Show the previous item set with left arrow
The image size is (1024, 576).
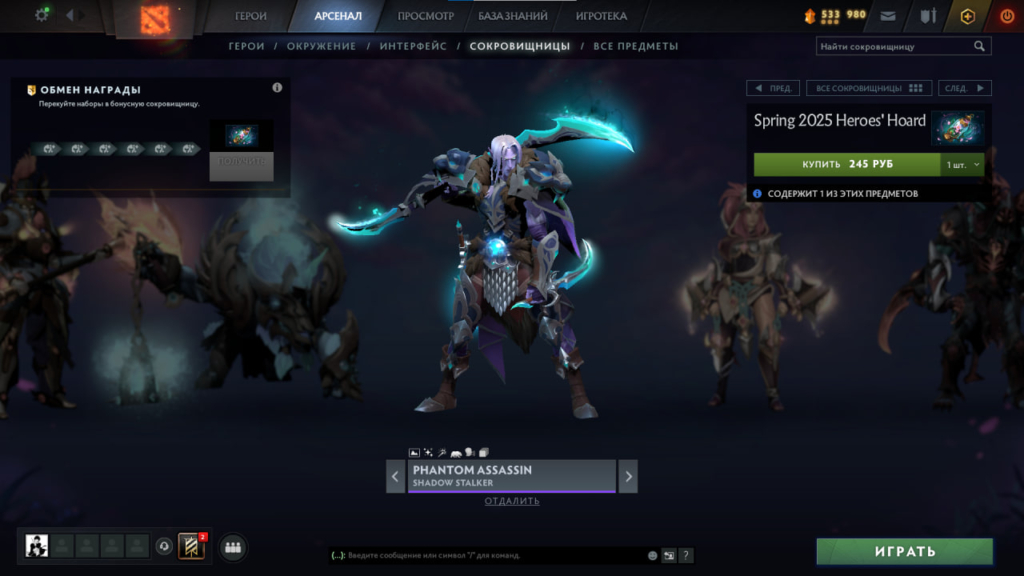(x=396, y=476)
